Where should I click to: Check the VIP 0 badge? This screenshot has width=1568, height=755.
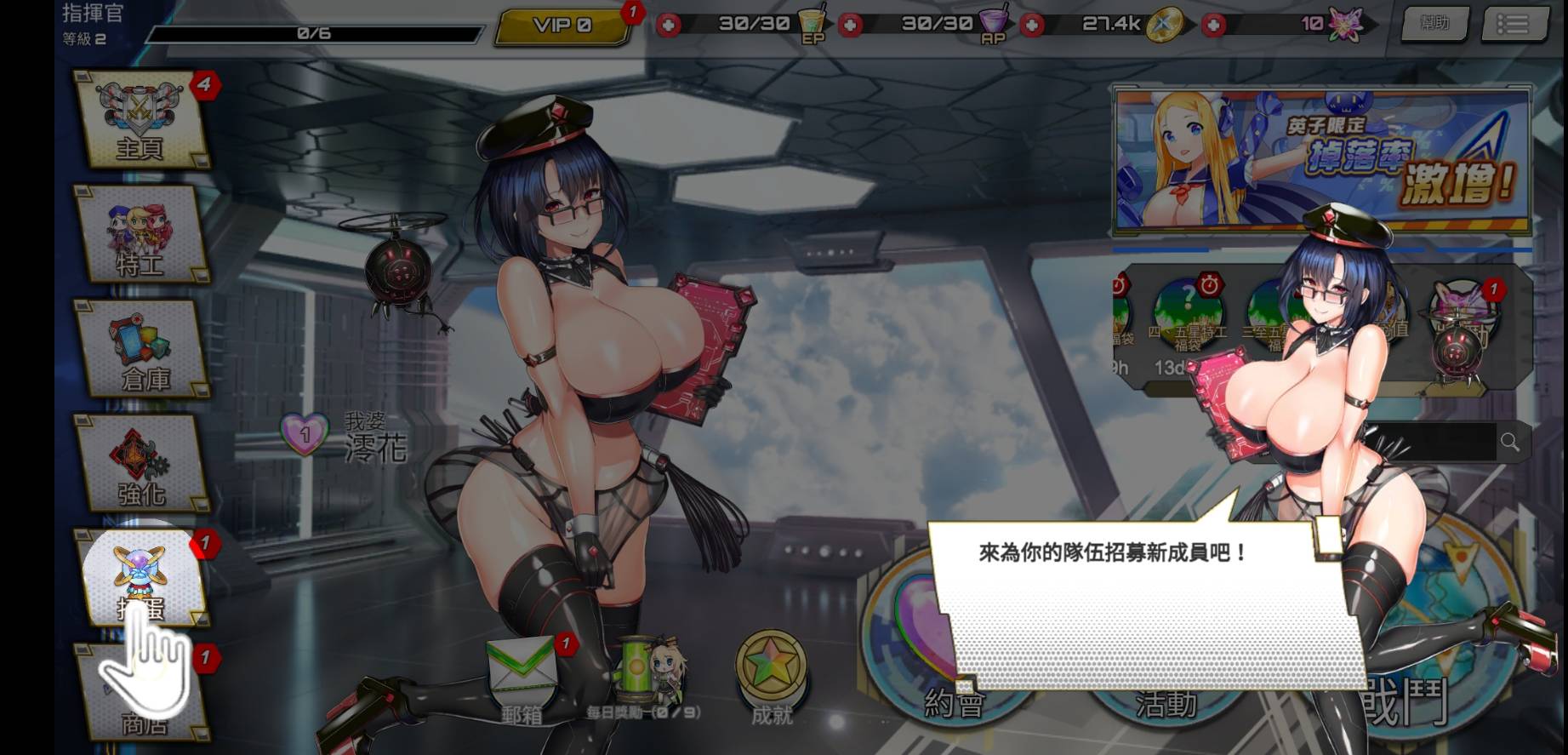click(561, 26)
